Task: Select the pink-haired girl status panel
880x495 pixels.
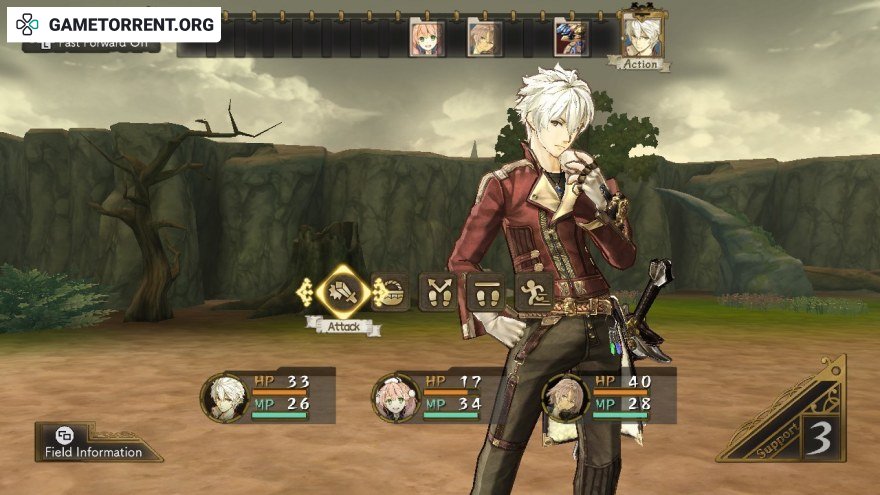Action: 439,395
